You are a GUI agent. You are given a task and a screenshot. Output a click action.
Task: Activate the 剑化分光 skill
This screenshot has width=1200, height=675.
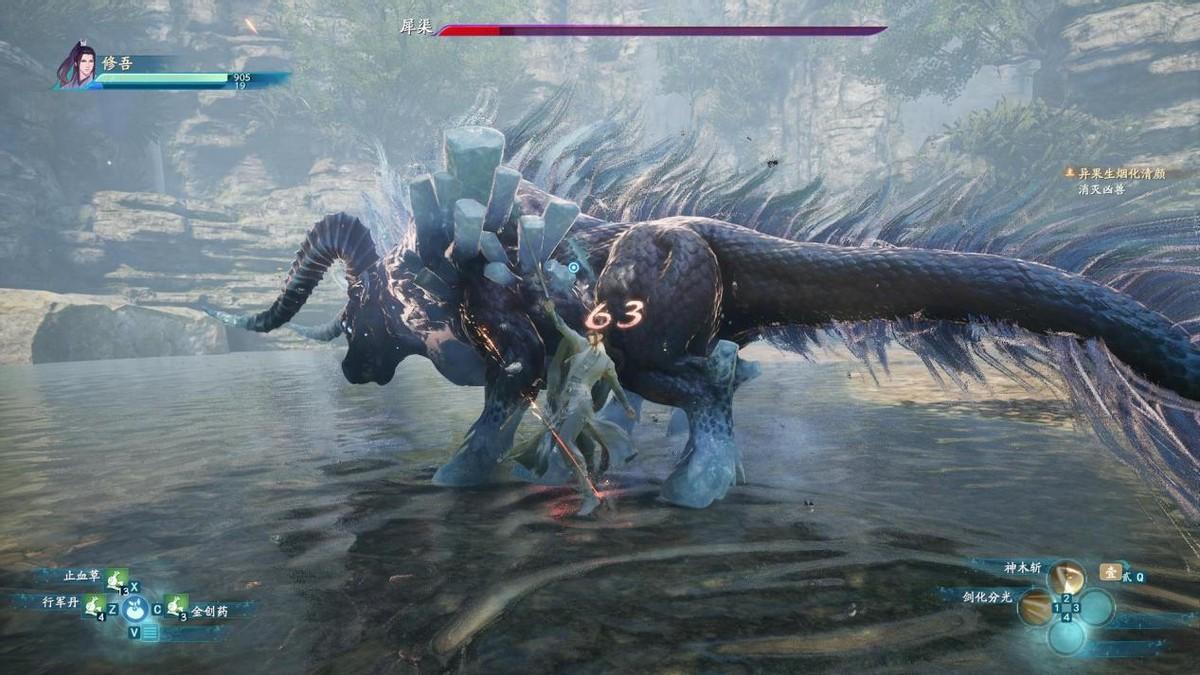[1037, 605]
